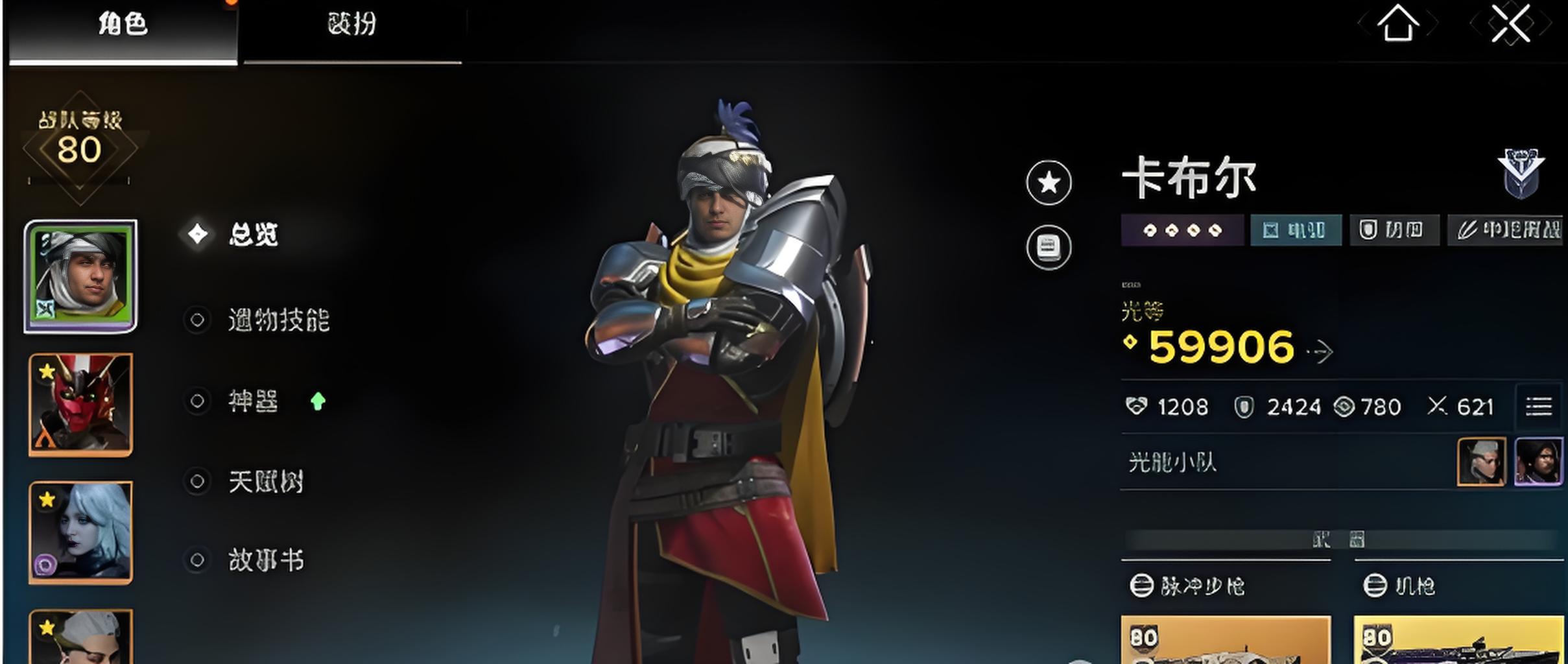Open the 总览 overview section
1568x664 pixels.
click(x=253, y=234)
